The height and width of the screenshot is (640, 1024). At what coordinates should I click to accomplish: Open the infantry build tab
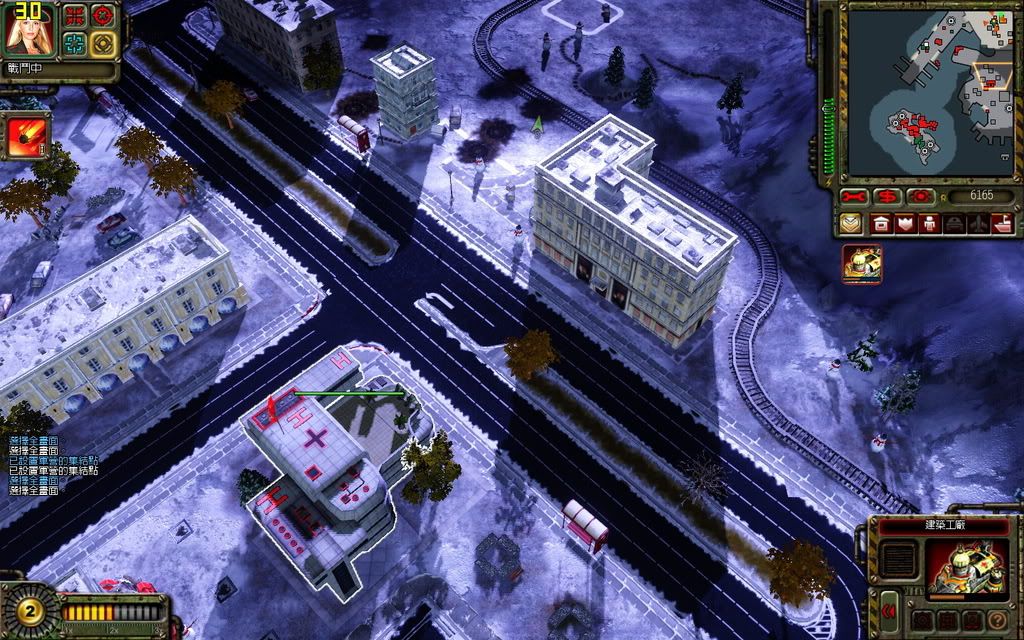pyautogui.click(x=930, y=223)
